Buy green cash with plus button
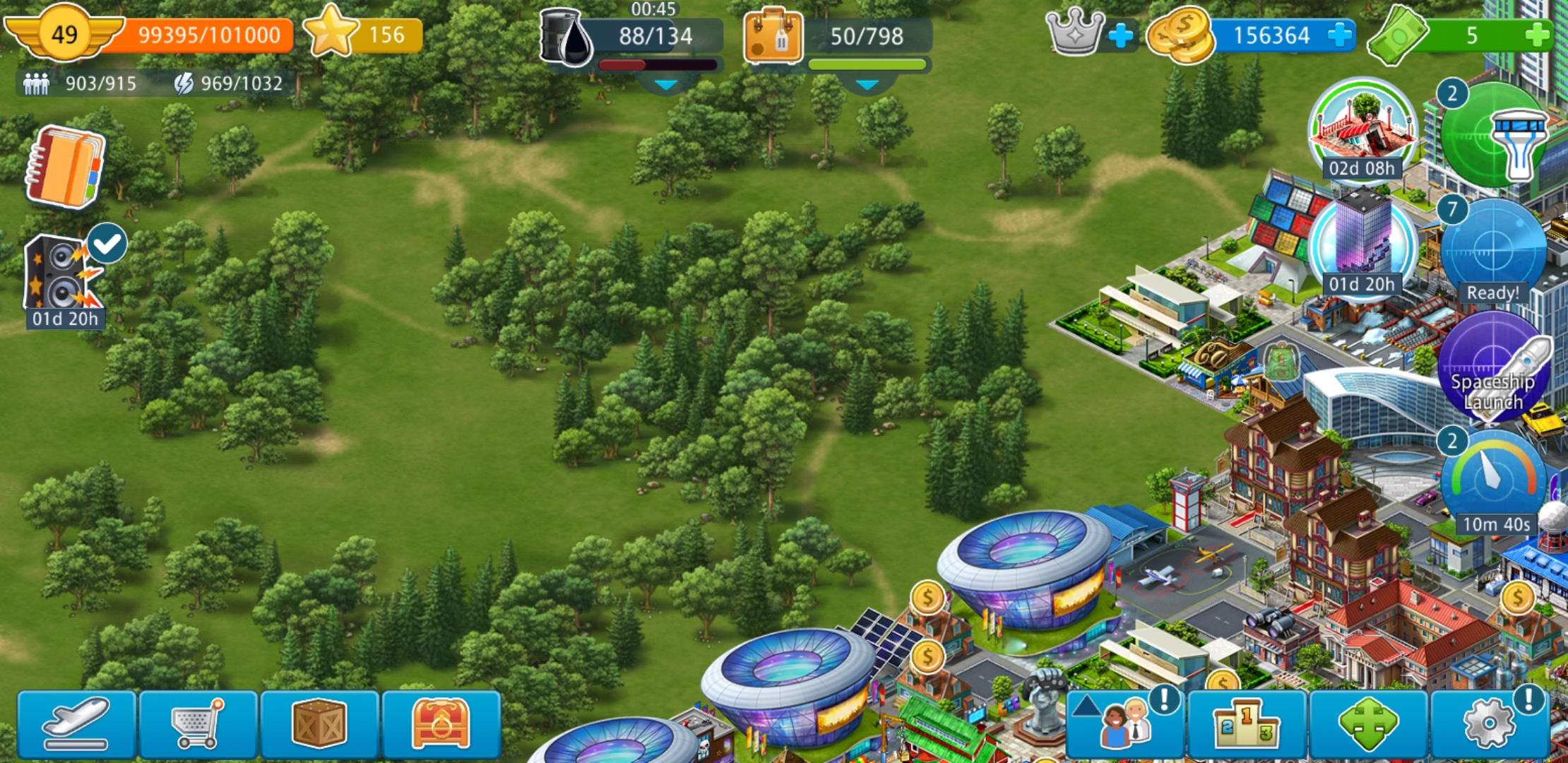Image resolution: width=1568 pixels, height=763 pixels. click(x=1537, y=35)
